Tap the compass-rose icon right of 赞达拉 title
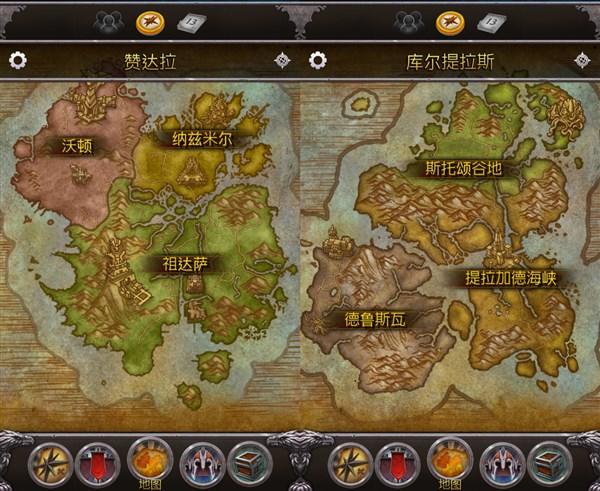Screen dimensions: 600x491 283,60
